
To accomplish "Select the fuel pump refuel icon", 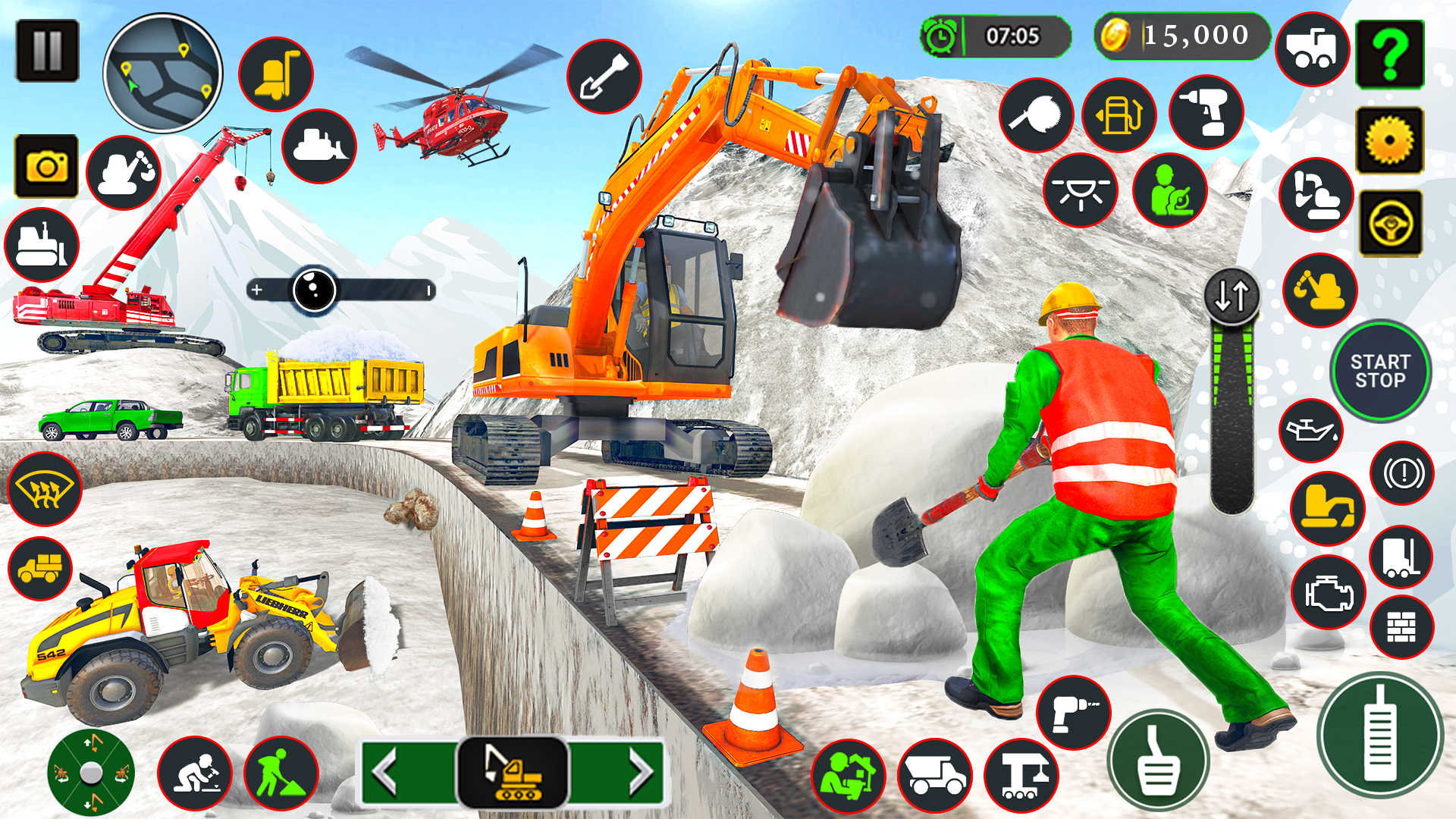I will coord(1119,114).
